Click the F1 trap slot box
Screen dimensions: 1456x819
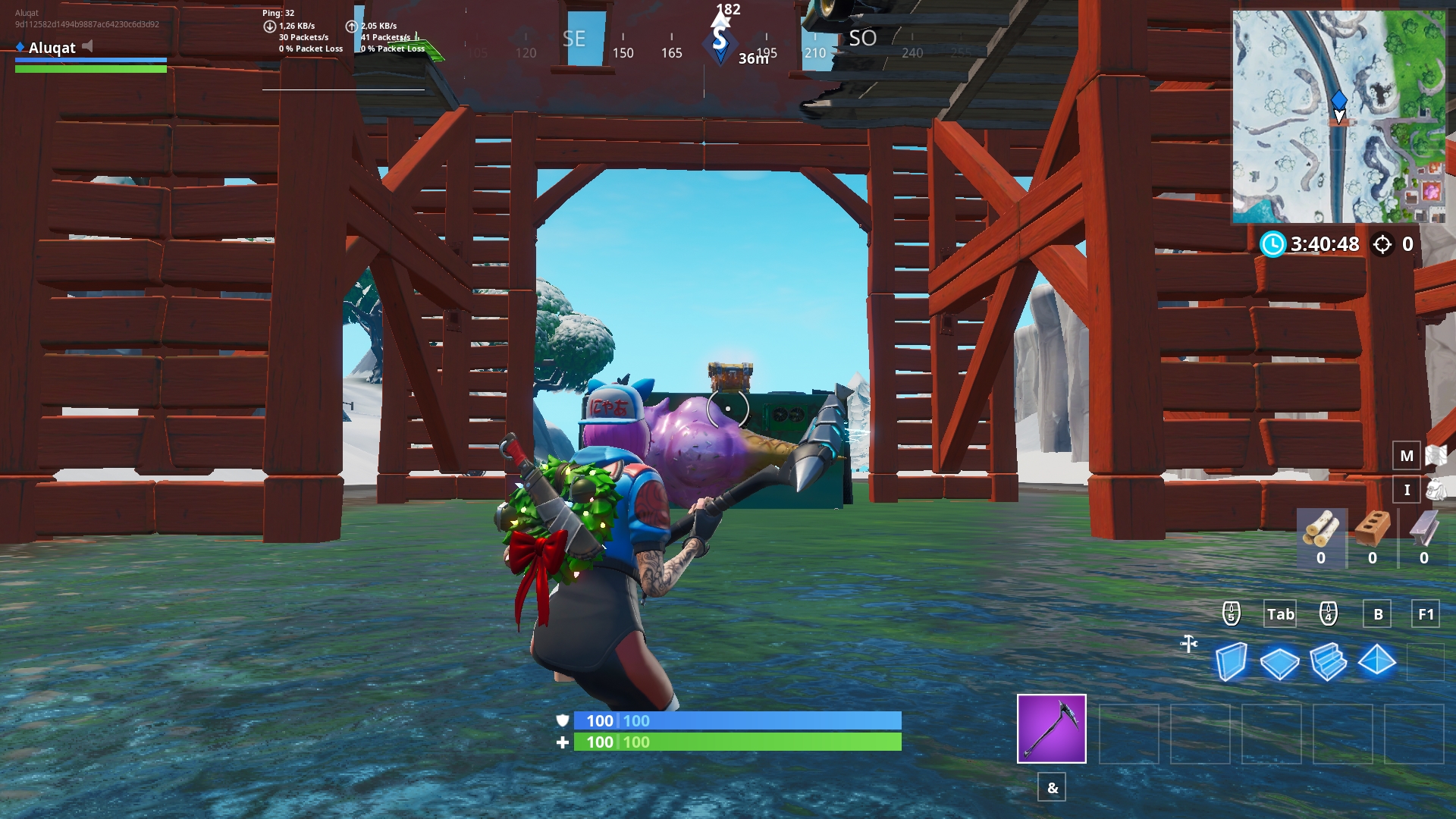1424,614
